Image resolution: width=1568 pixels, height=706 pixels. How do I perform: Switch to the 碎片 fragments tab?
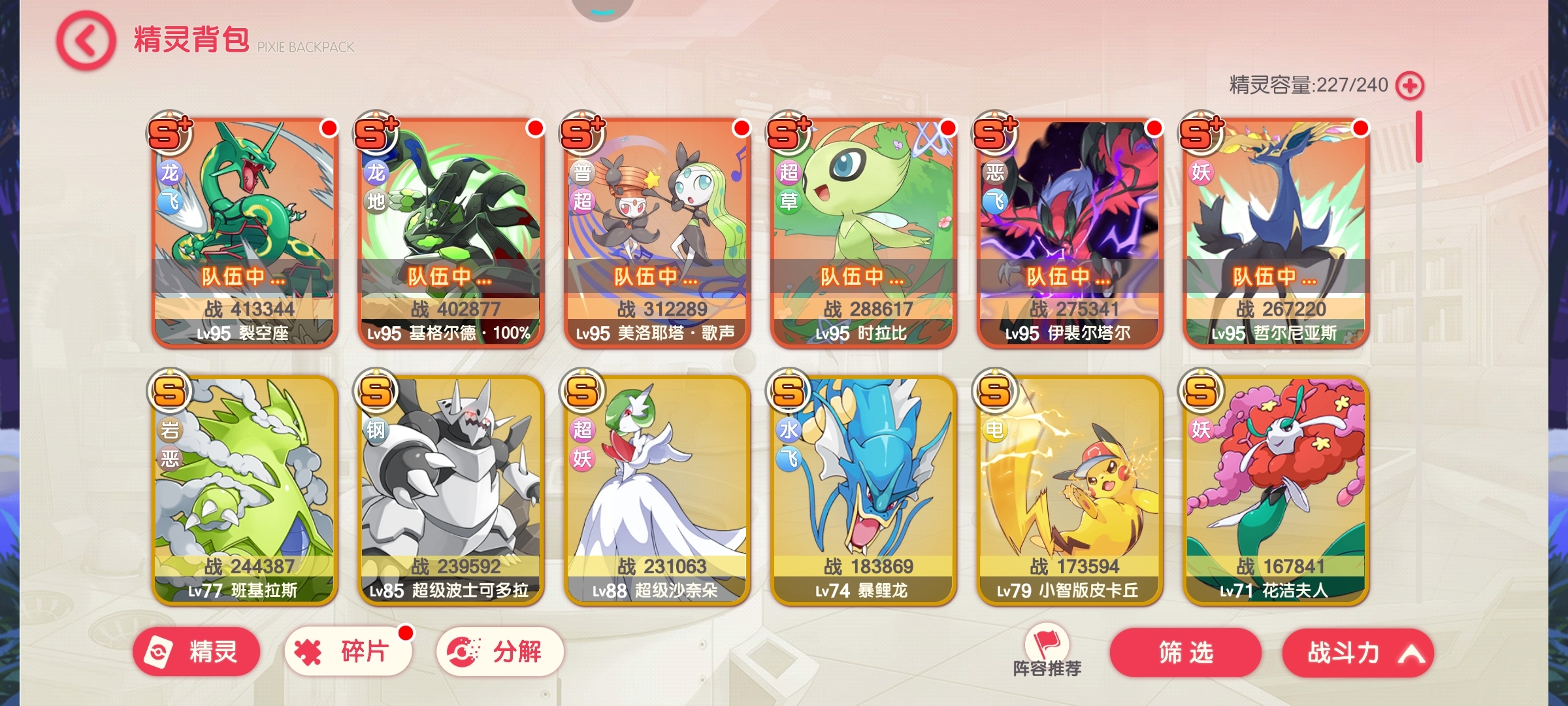tap(348, 652)
